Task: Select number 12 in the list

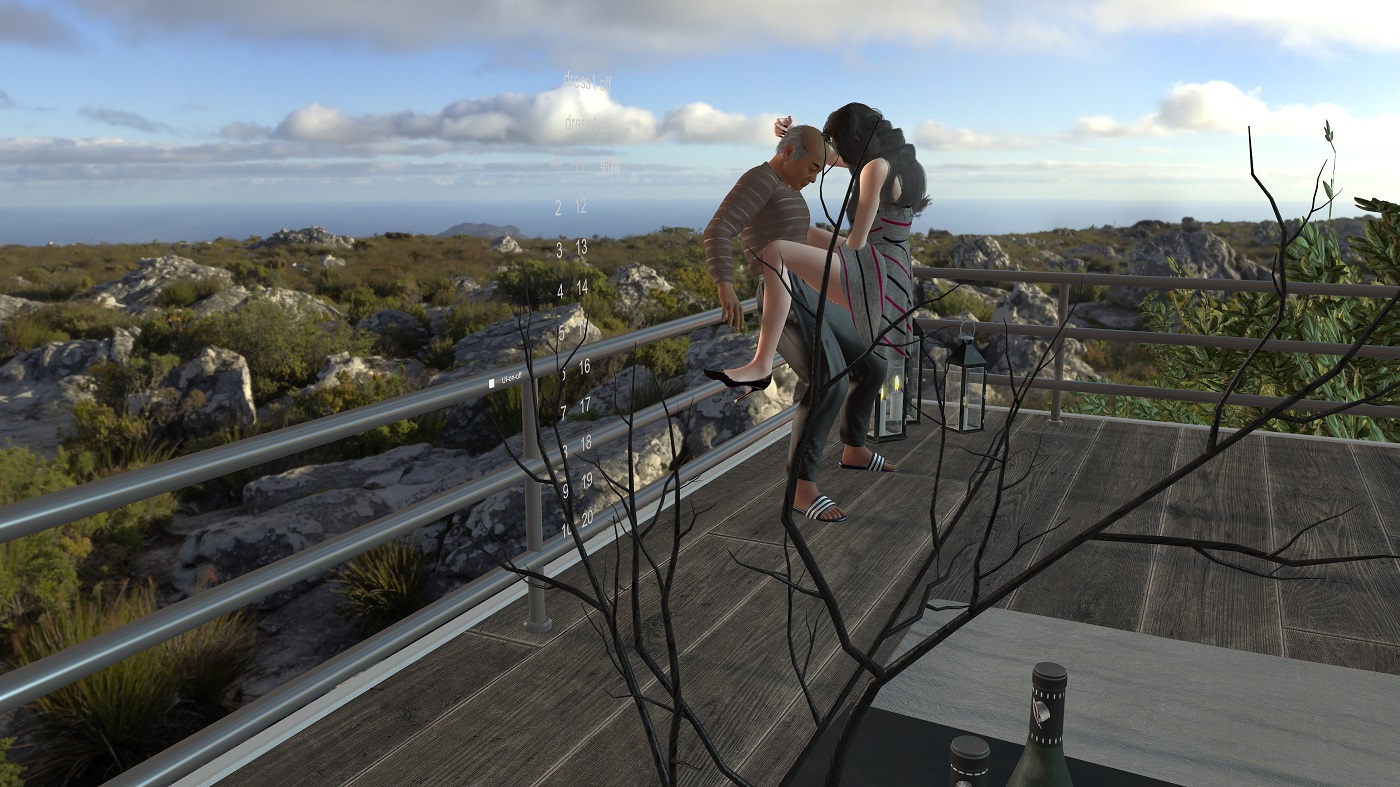Action: coord(581,207)
